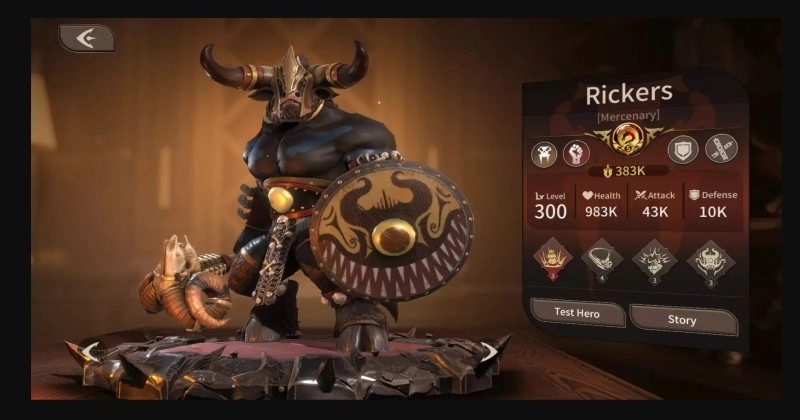Read Rickers' Story

(683, 318)
